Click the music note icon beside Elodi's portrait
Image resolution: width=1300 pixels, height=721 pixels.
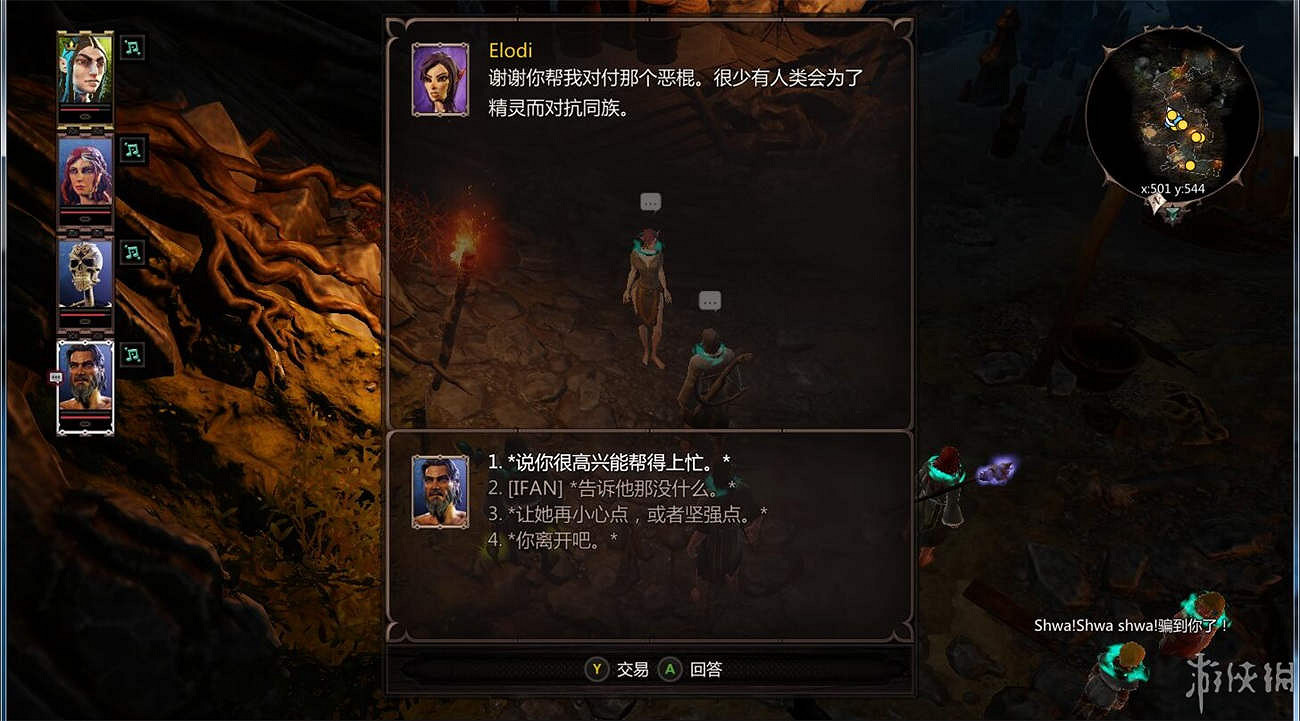131,47
